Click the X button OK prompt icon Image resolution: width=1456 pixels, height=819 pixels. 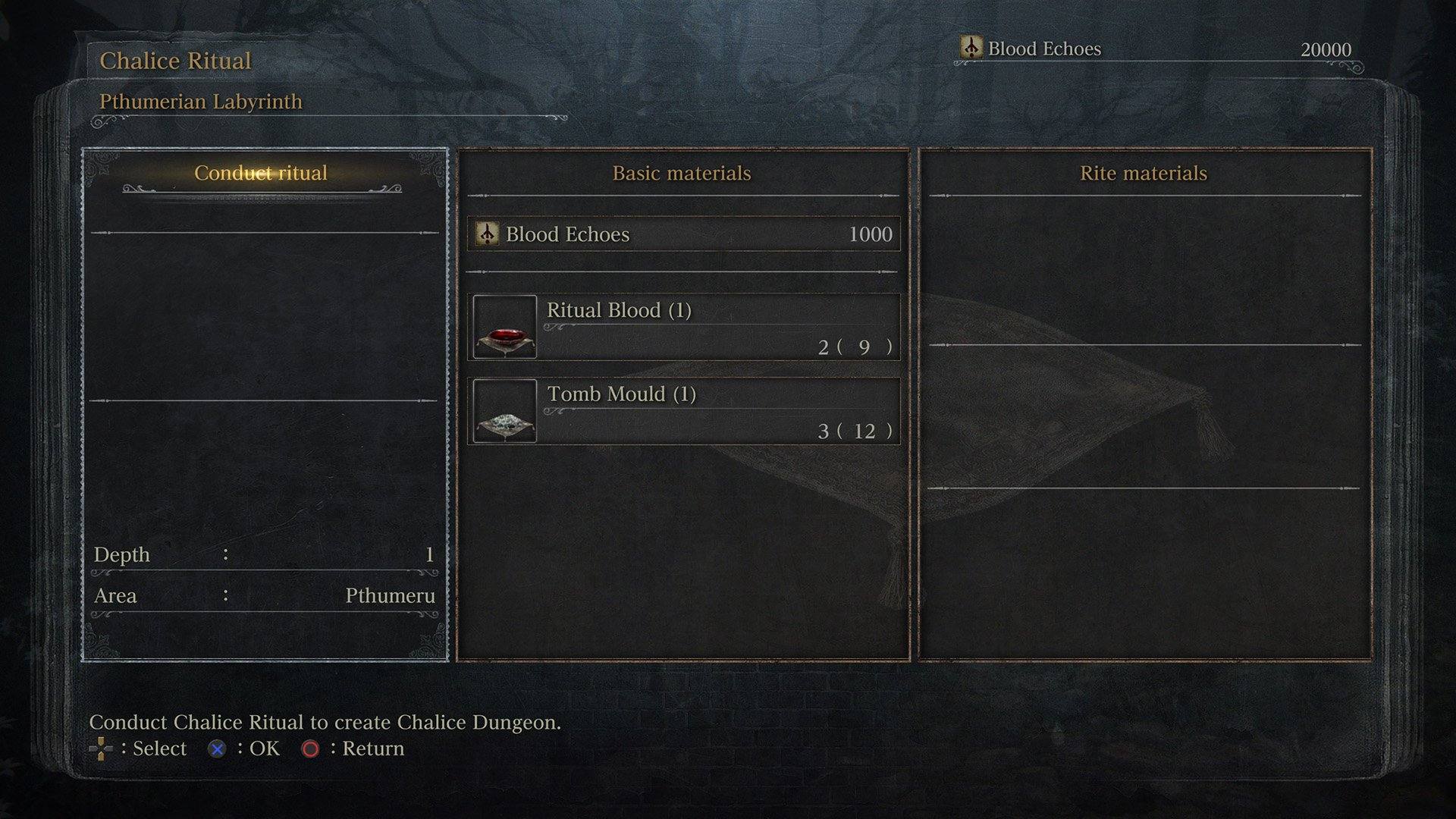pyautogui.click(x=218, y=748)
